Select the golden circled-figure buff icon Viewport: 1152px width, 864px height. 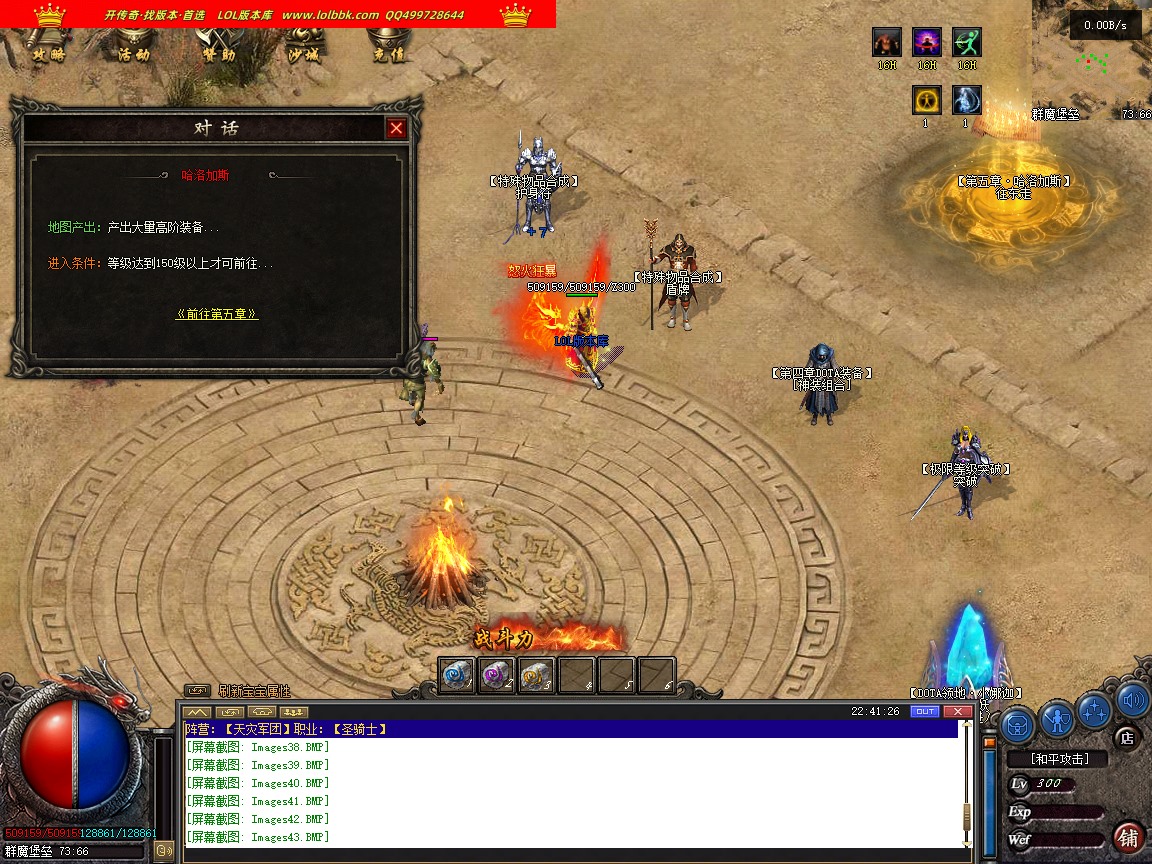(927, 100)
